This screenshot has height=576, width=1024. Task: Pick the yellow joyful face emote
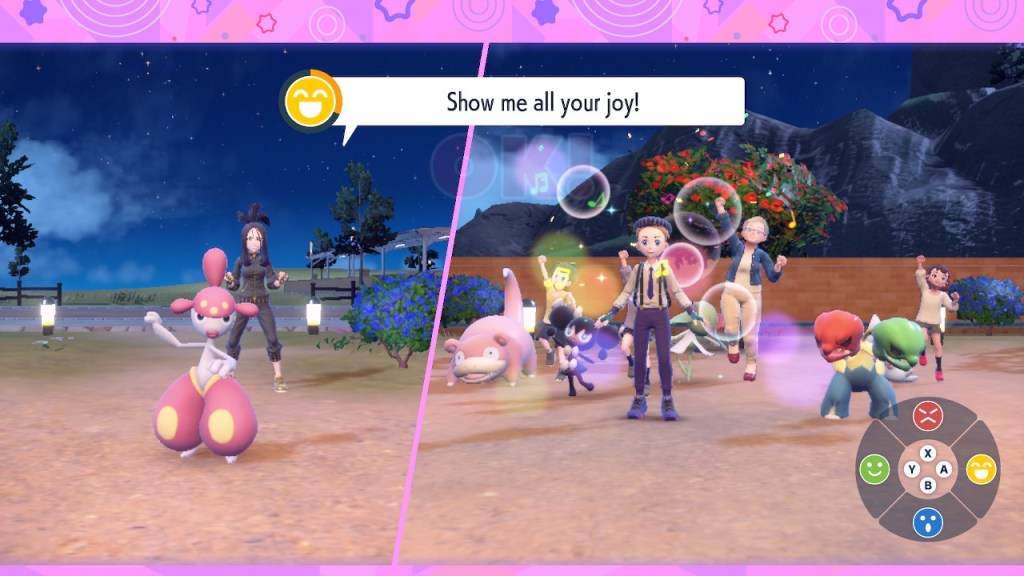coord(981,469)
